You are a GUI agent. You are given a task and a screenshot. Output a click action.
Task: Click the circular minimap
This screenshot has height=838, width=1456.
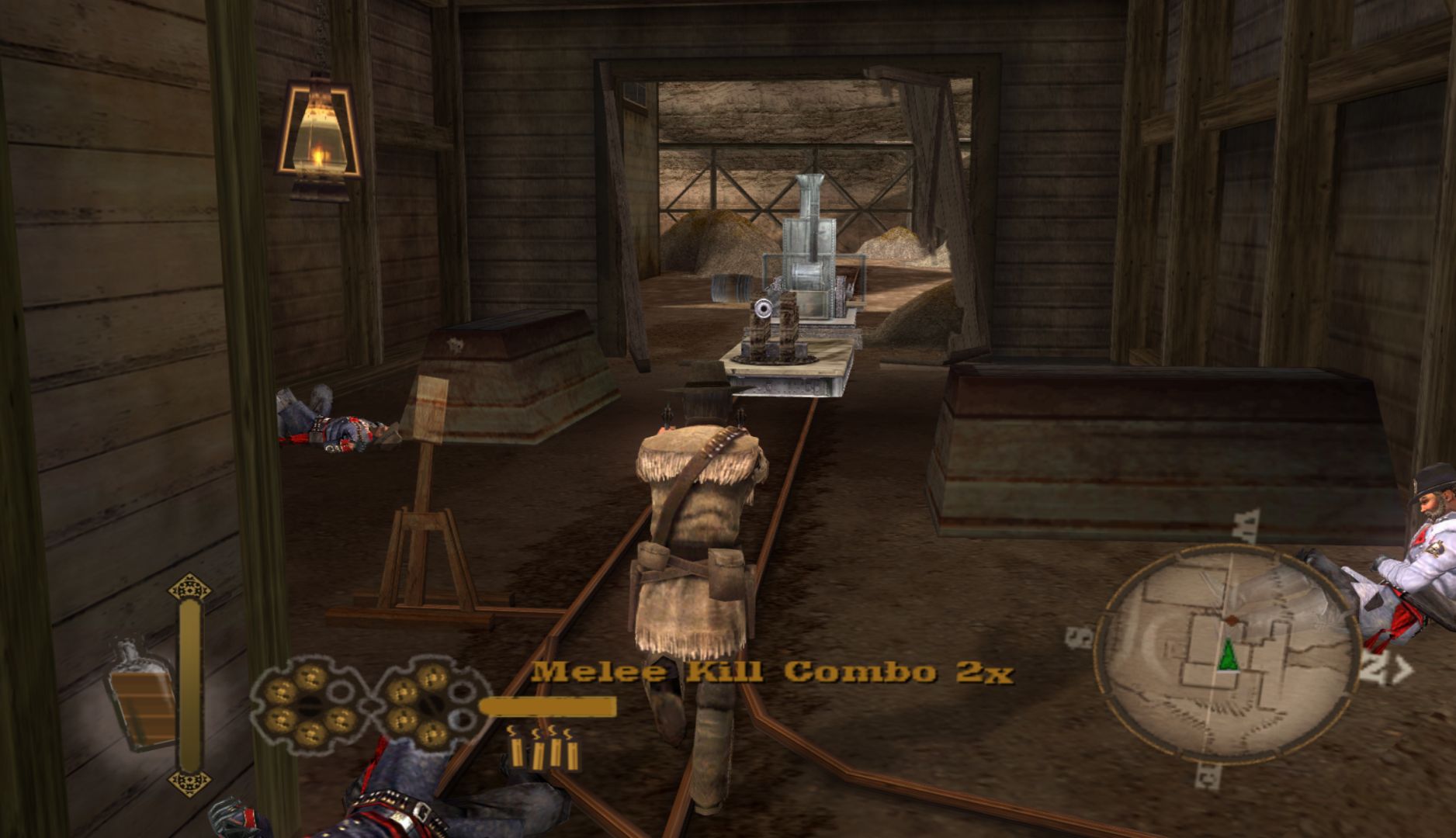pyautogui.click(x=1228, y=653)
